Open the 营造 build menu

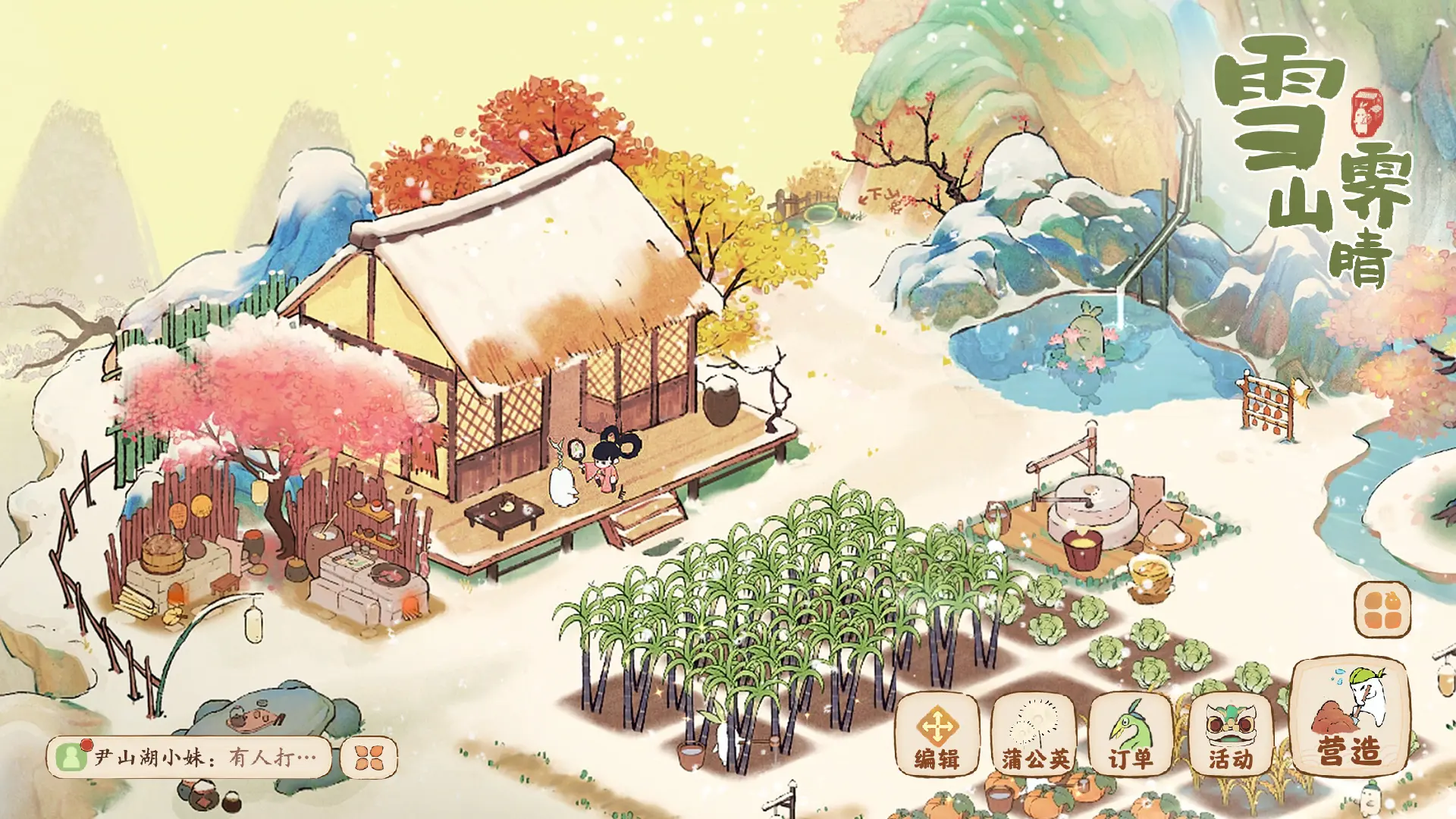[1349, 717]
